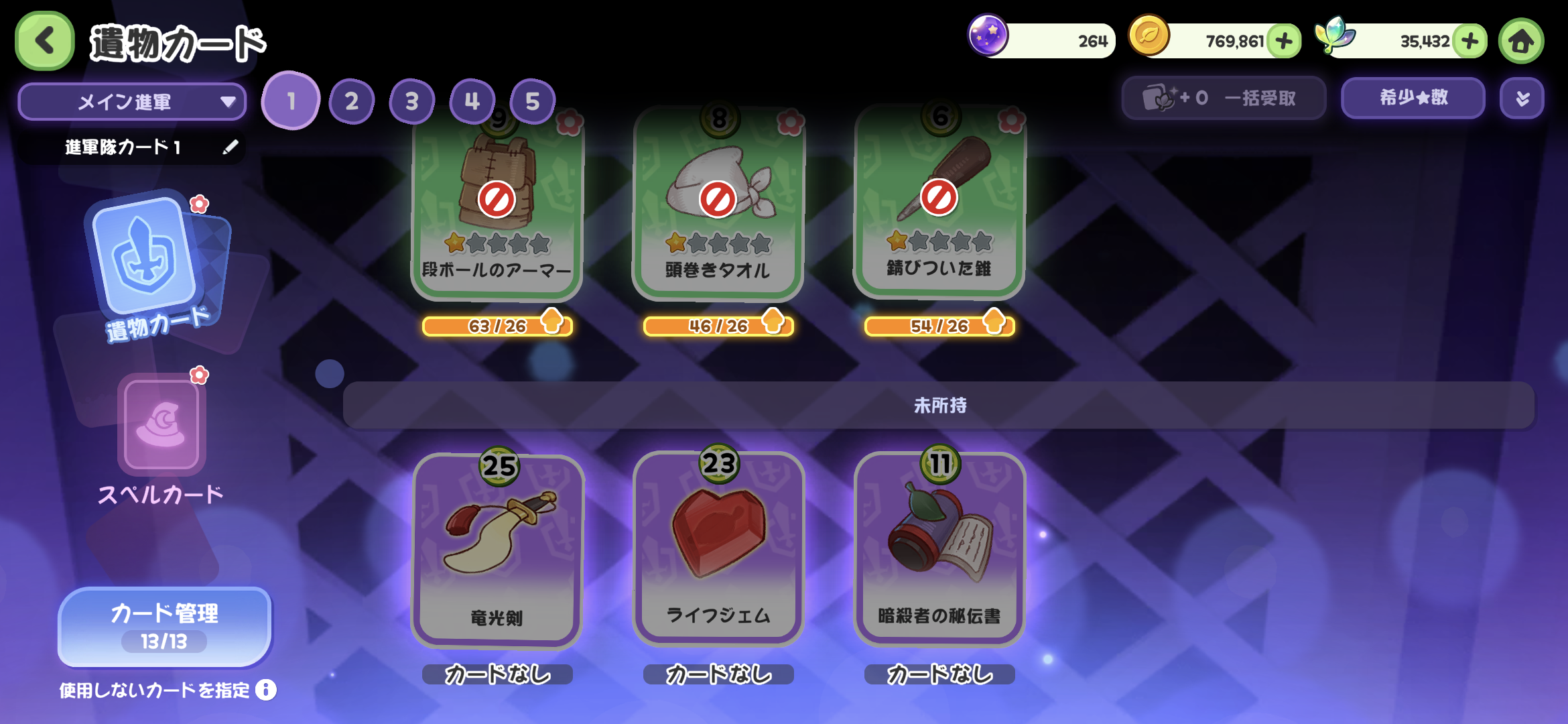Edit the 進軍隊カード1 name with pencil icon

click(x=230, y=147)
